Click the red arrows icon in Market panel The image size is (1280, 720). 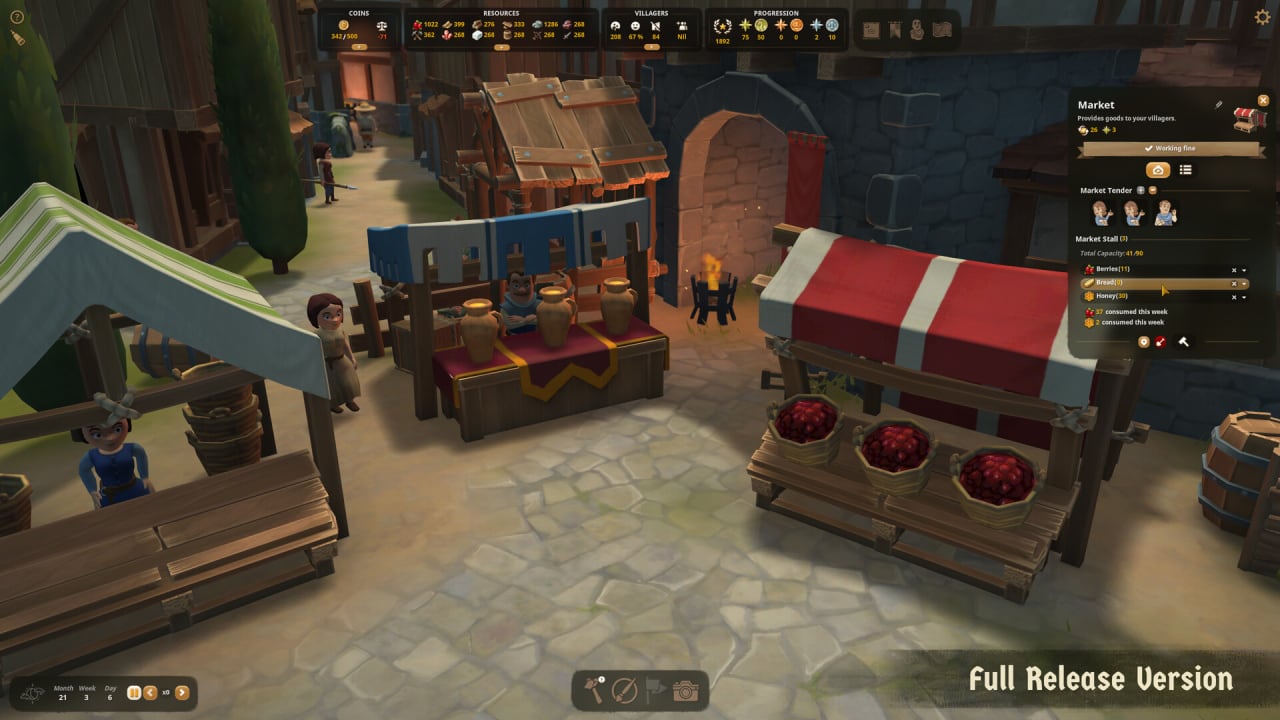click(1161, 342)
